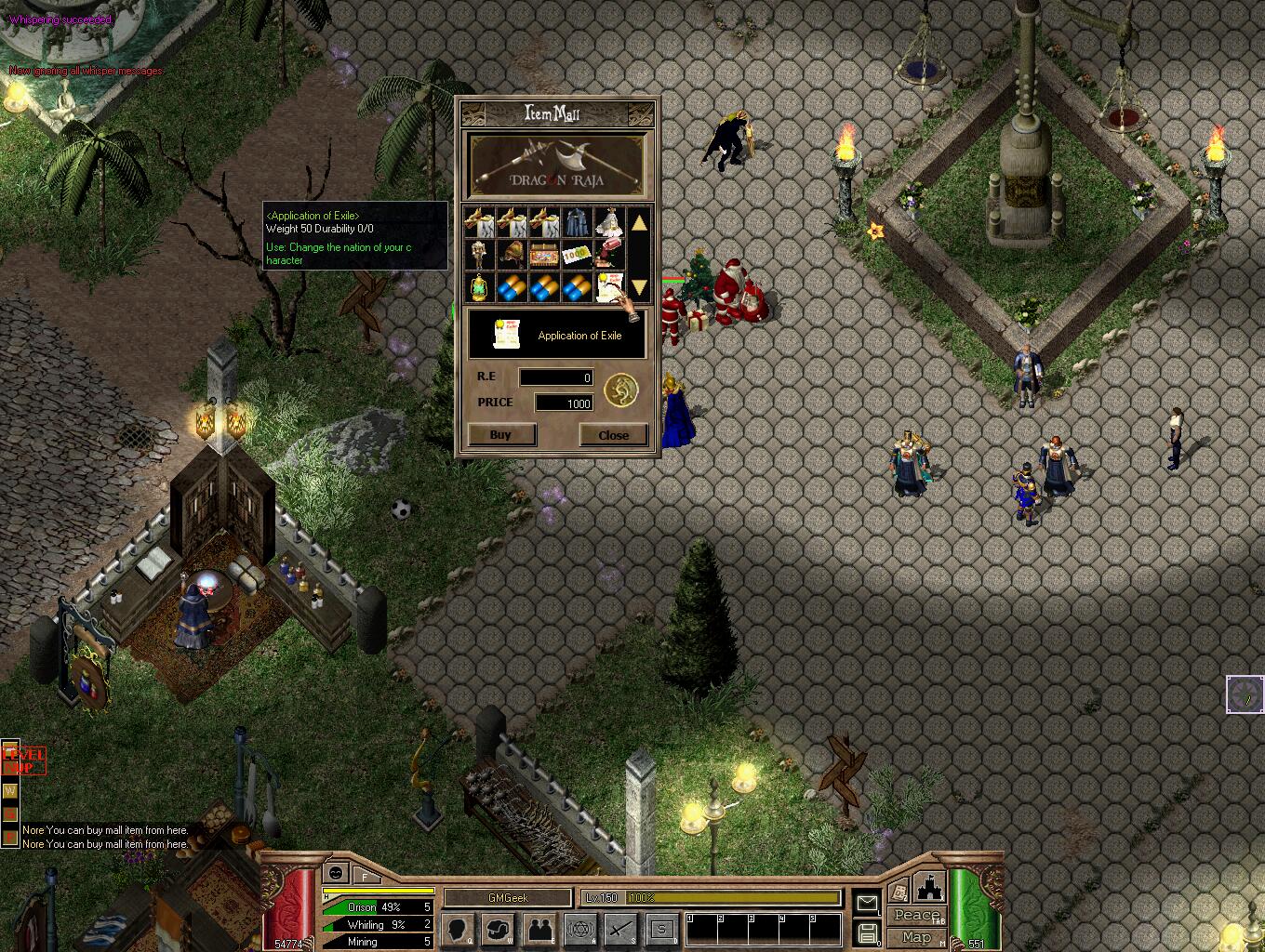Choose the brown helmet mall item

tap(512, 255)
